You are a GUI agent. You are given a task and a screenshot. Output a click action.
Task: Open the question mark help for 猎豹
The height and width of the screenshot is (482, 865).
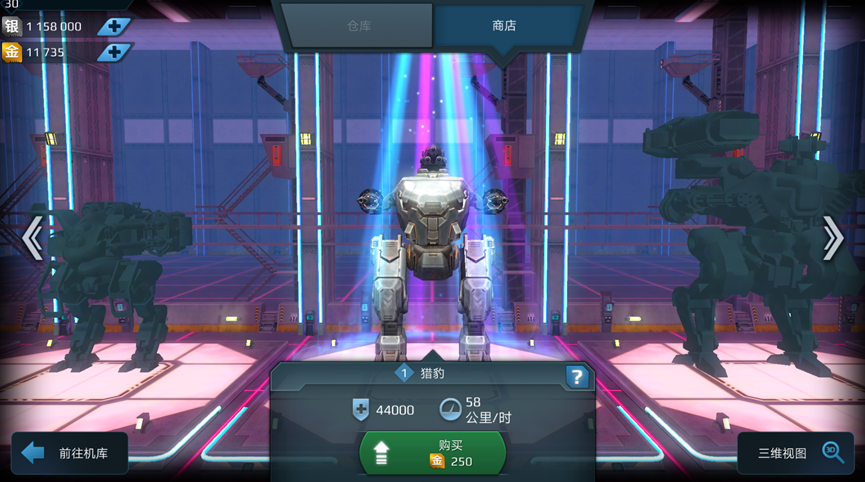tap(577, 376)
